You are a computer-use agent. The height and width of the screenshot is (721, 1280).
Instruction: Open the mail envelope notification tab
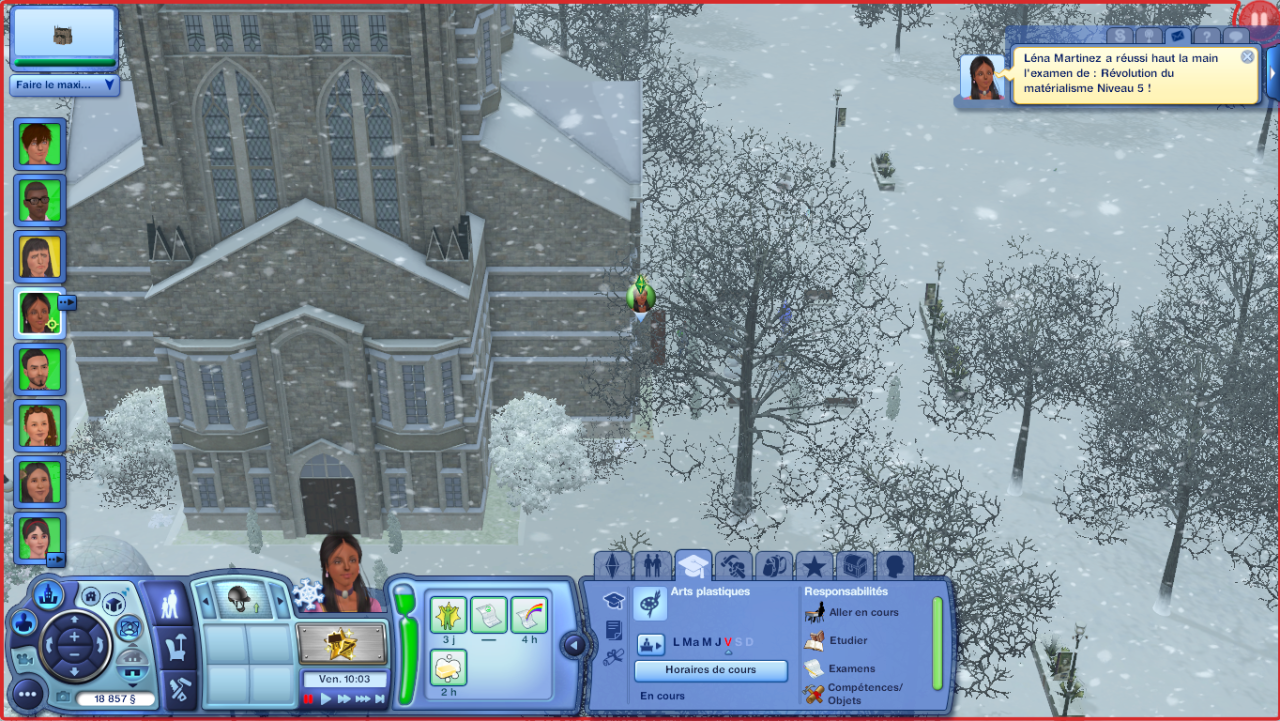(1176, 36)
